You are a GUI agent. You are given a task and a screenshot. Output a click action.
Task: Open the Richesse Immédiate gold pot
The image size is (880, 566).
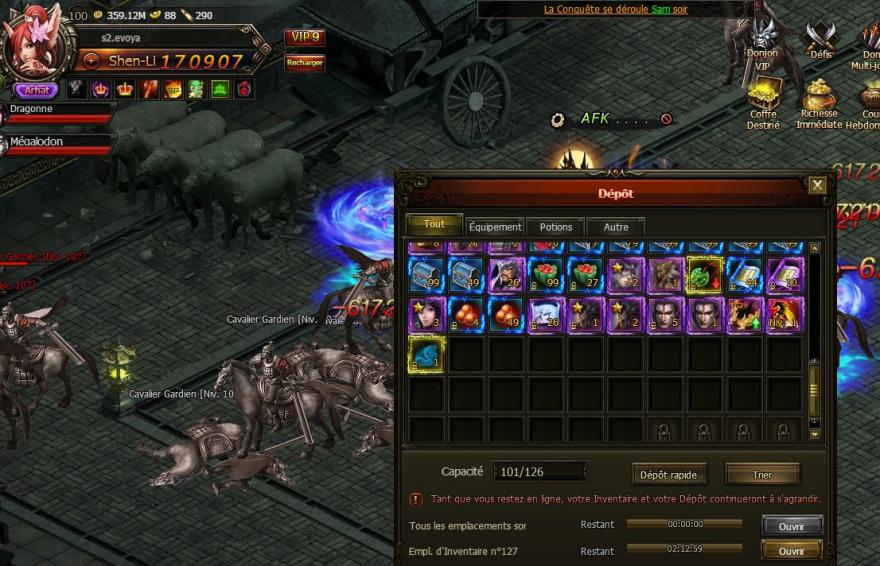[x=820, y=99]
